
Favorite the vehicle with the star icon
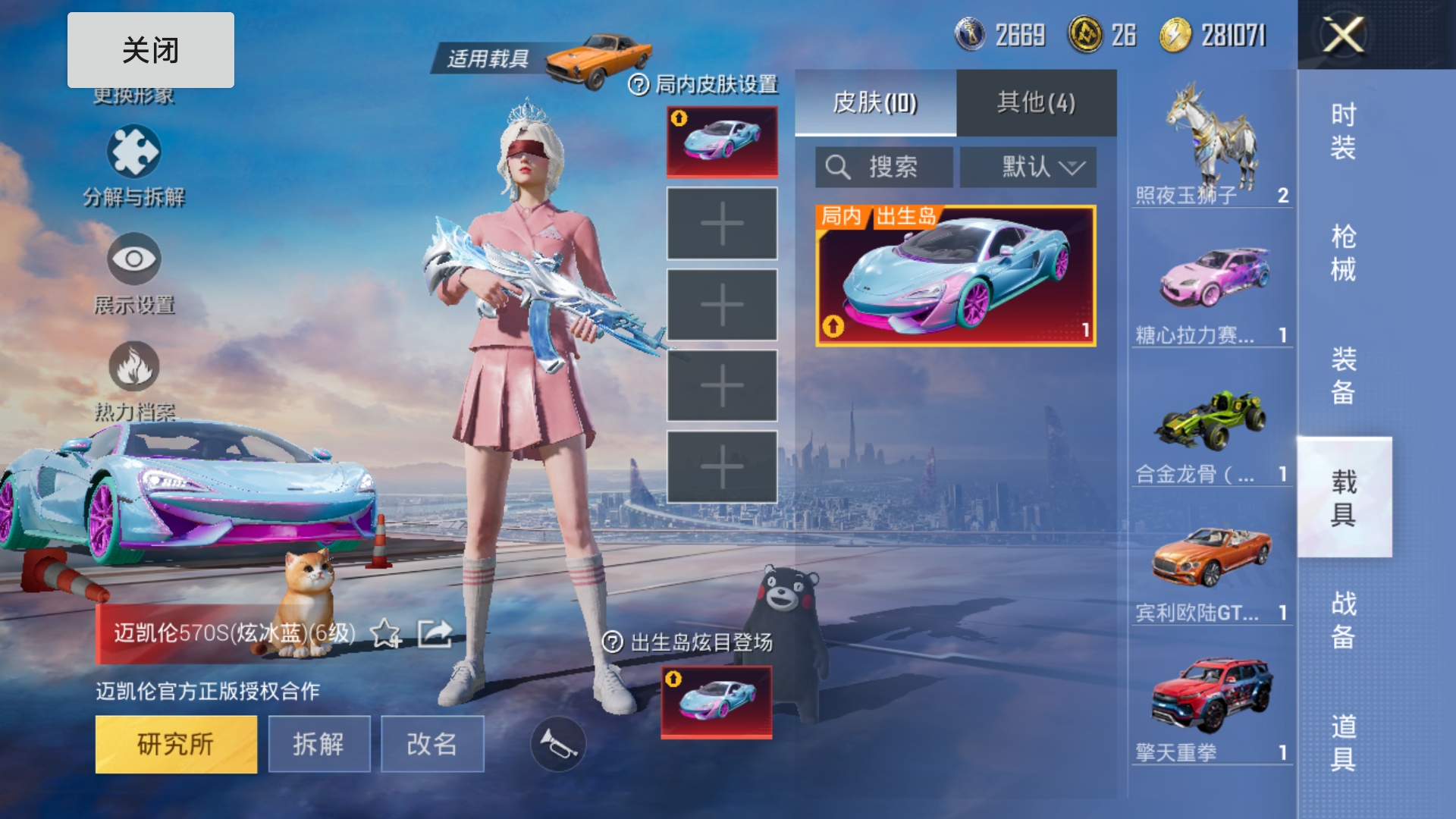385,633
